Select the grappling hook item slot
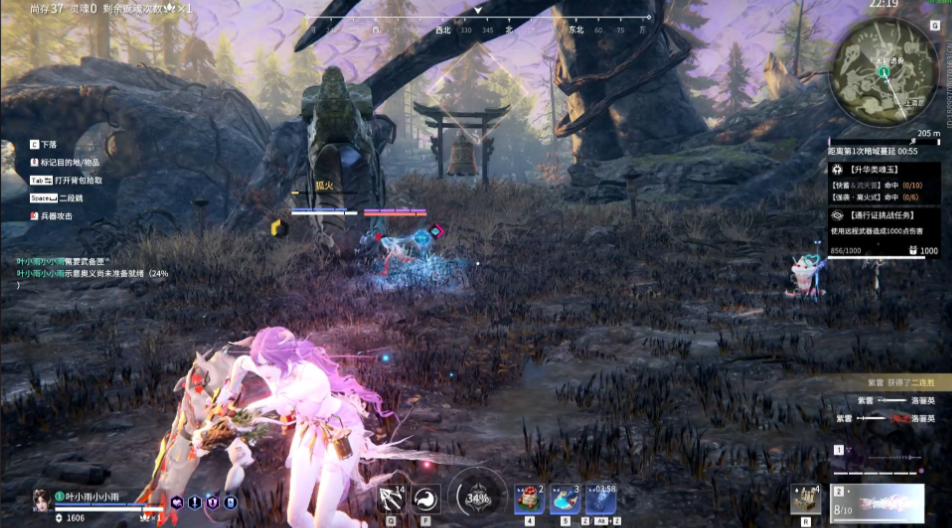The height and width of the screenshot is (528, 952). (x=392, y=496)
